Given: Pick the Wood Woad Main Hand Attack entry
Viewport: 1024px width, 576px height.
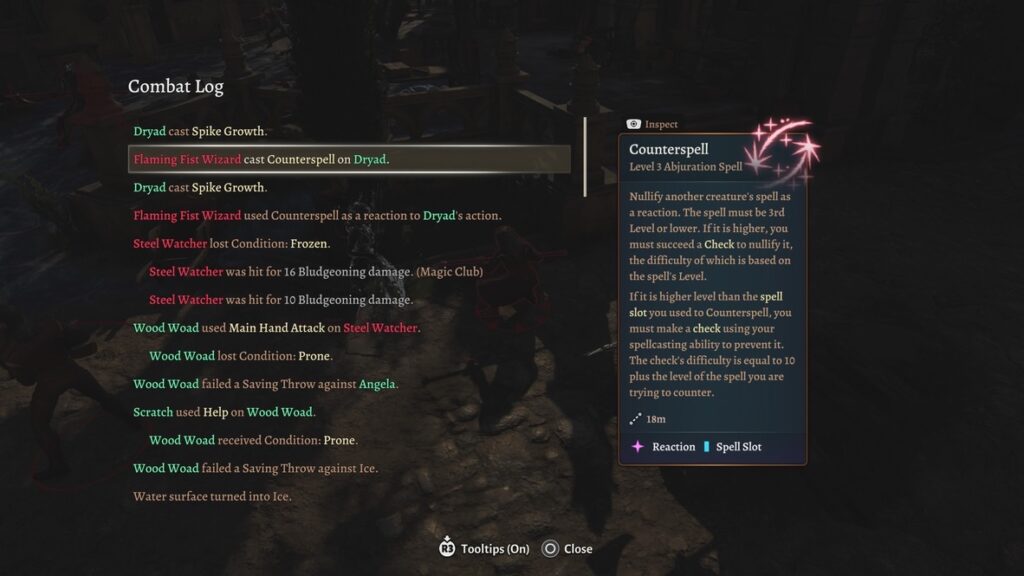Looking at the screenshot, I should tap(276, 328).
